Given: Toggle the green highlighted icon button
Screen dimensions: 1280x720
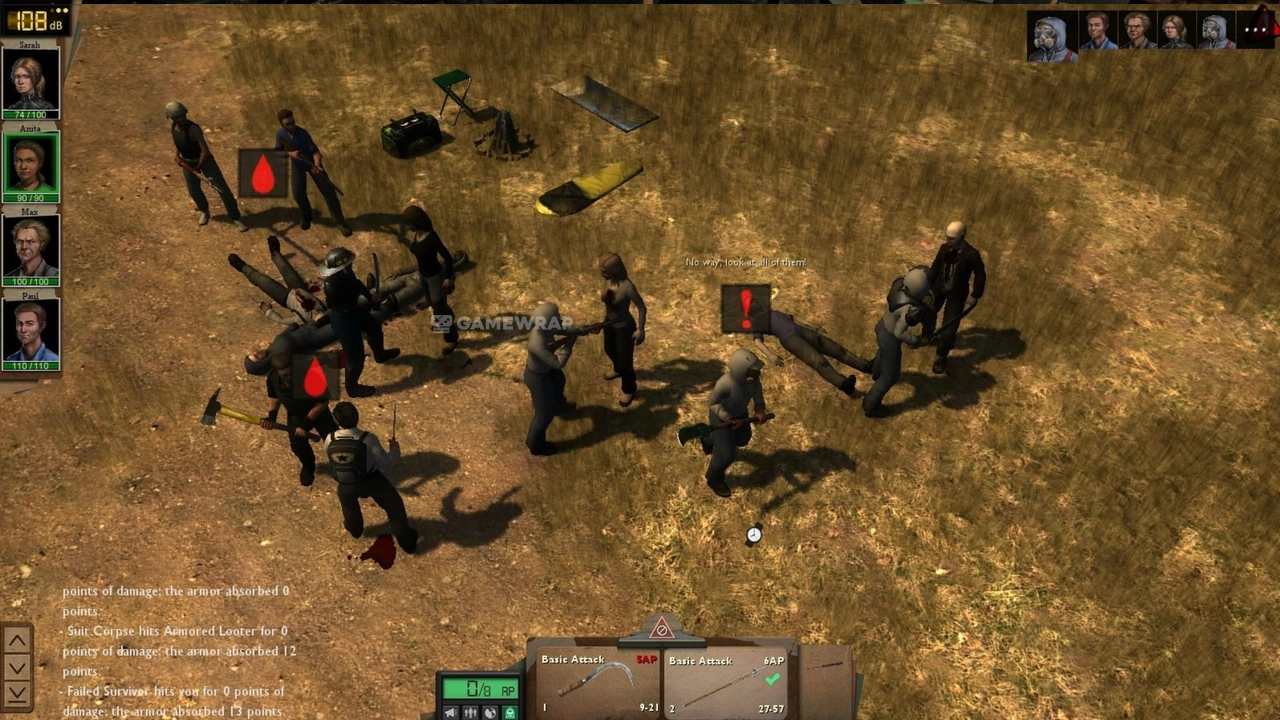Looking at the screenshot, I should (510, 712).
